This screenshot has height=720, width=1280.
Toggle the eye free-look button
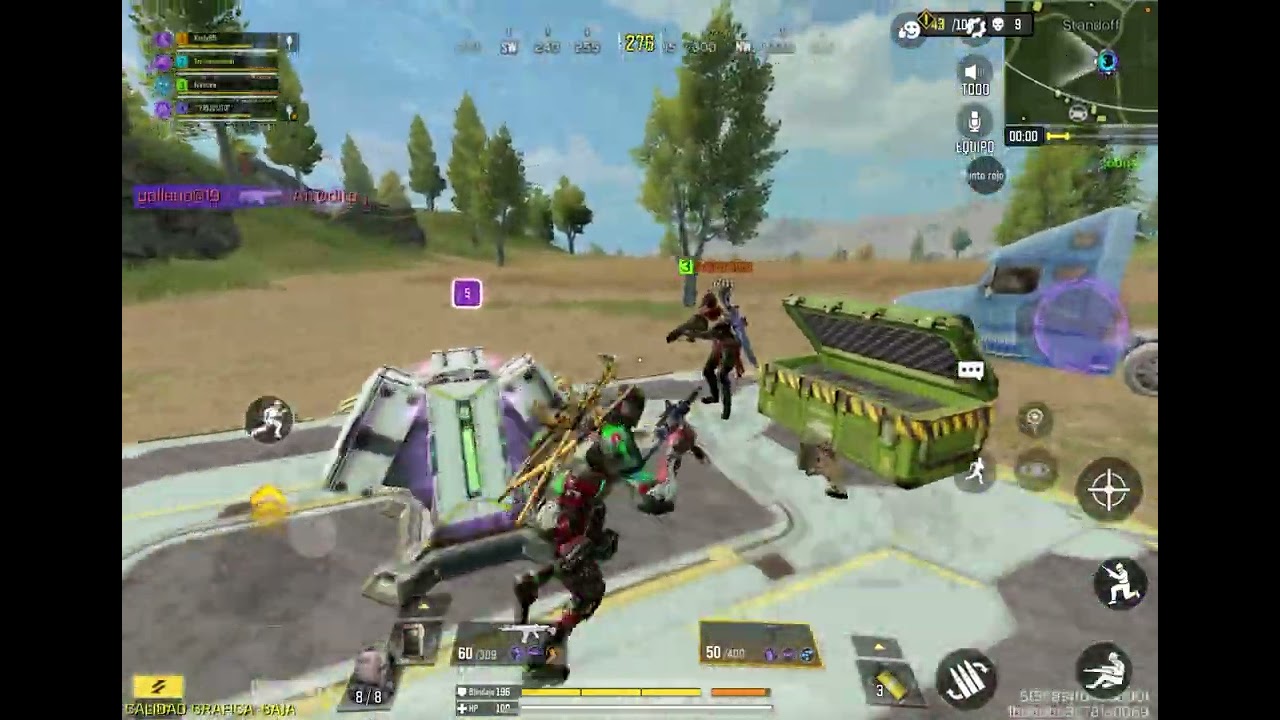1034,470
